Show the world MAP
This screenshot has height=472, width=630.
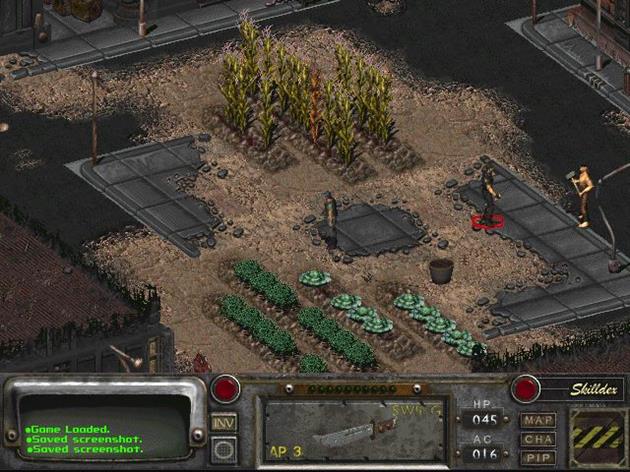(538, 420)
